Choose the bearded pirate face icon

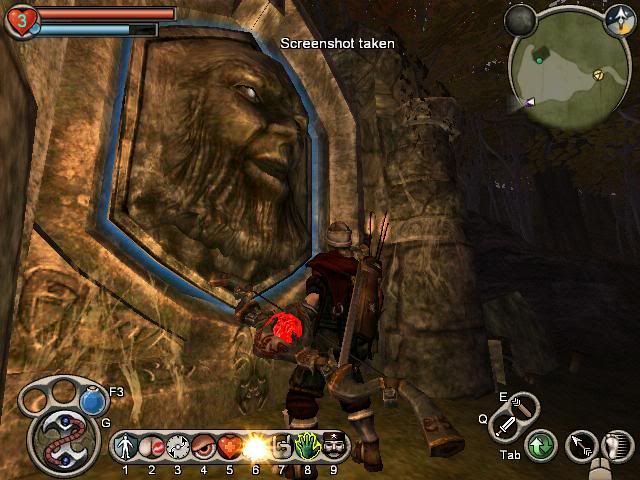(x=333, y=445)
